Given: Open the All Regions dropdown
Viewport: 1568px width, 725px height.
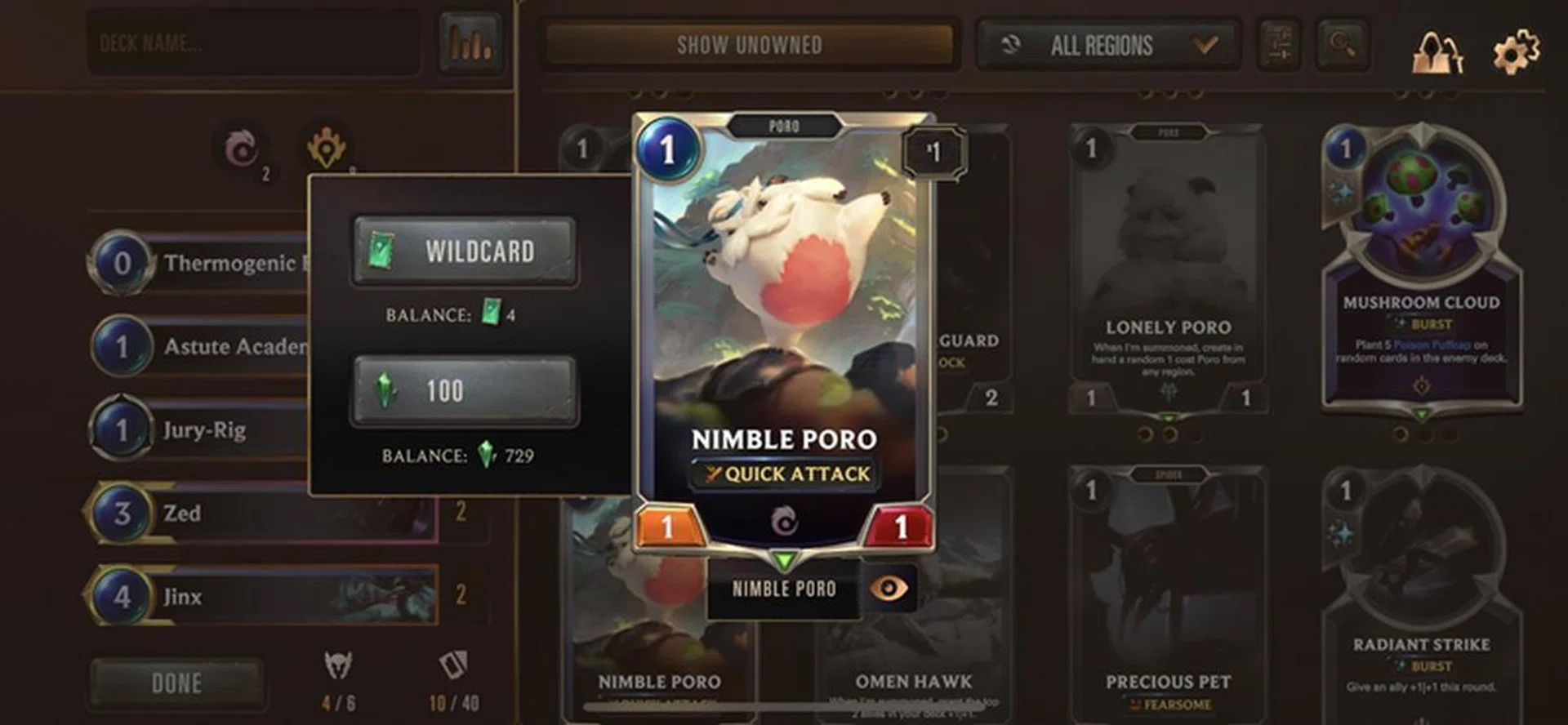Looking at the screenshot, I should click(x=1107, y=45).
